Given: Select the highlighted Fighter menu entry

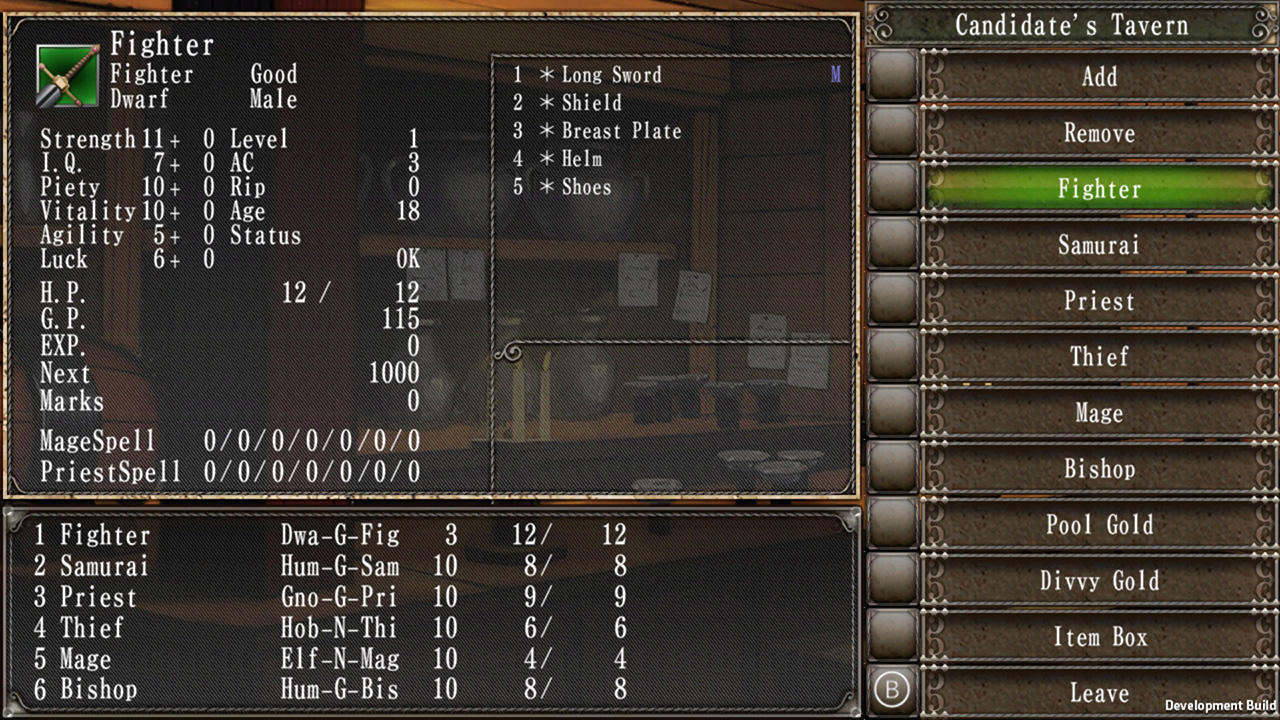Looking at the screenshot, I should (x=1099, y=189).
